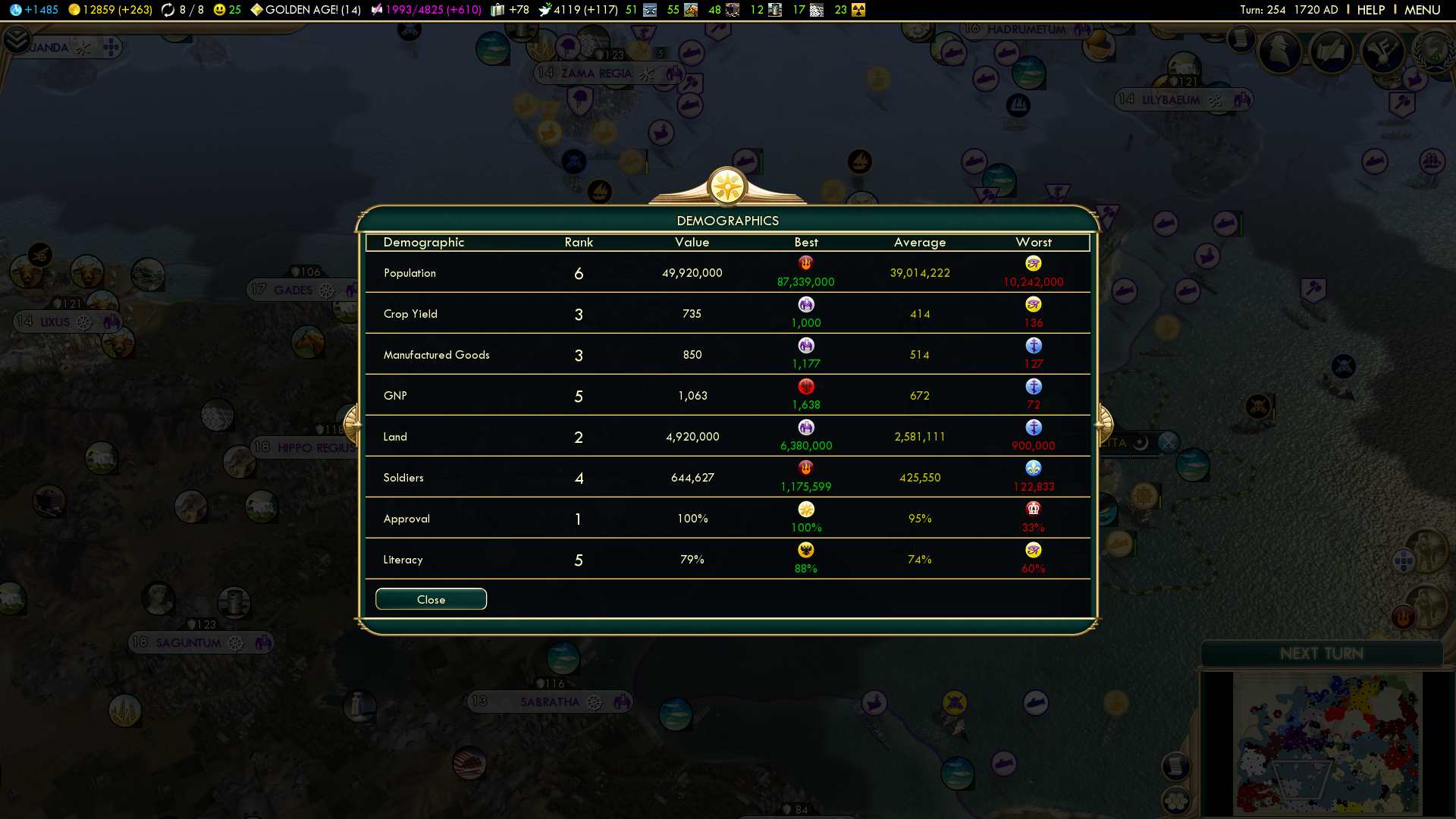Click the minimap
The image size is (1456, 819).
1327,743
